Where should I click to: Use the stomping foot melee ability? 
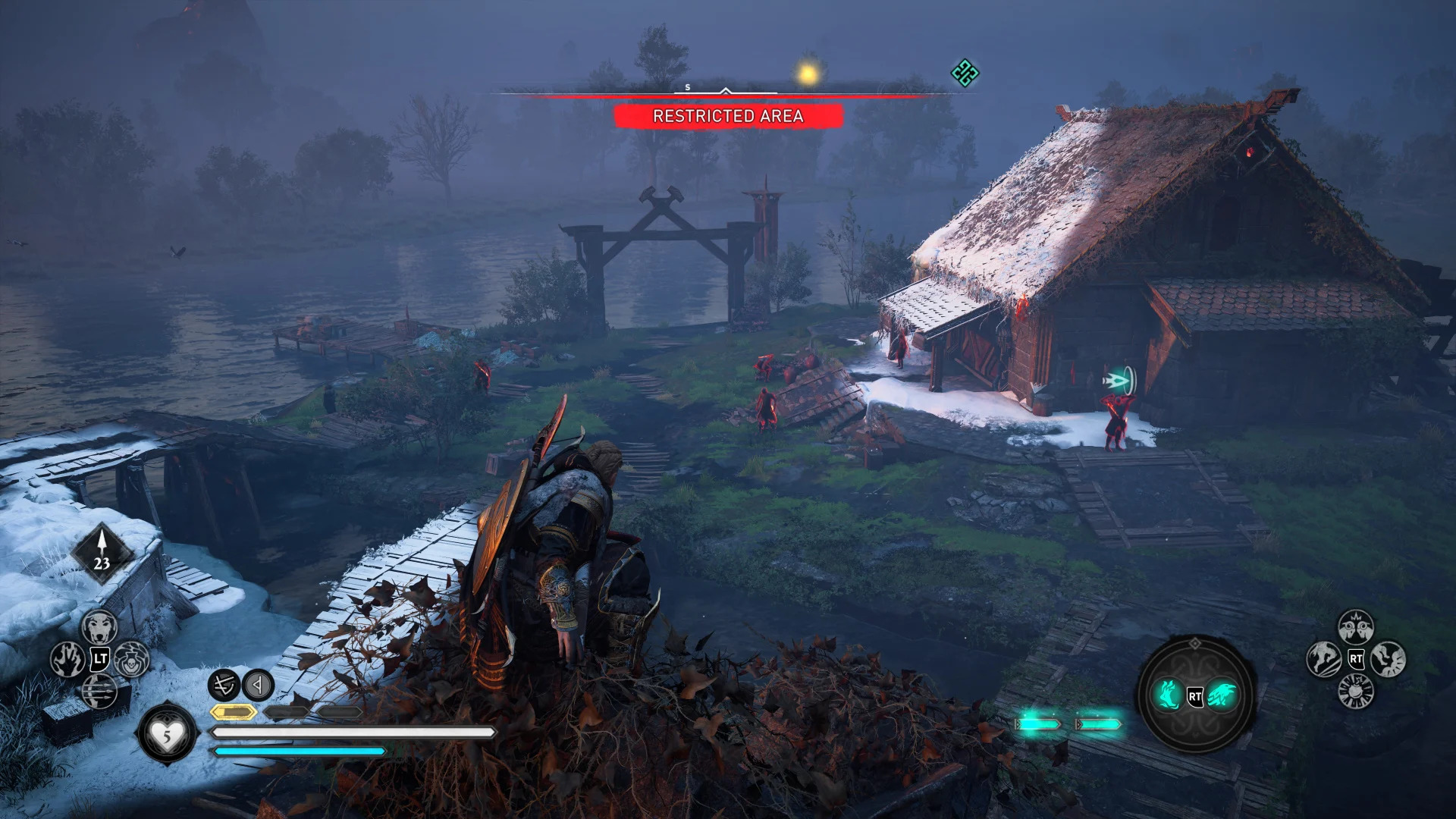coord(1388,658)
